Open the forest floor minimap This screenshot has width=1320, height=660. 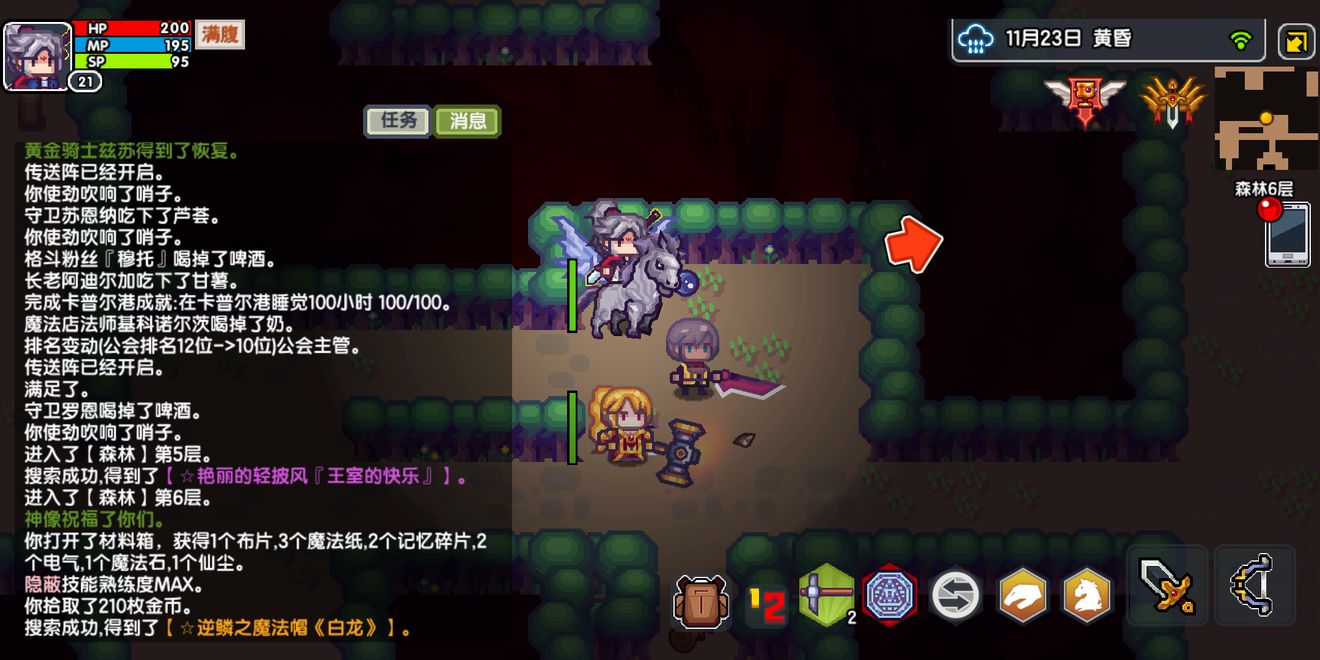(1265, 119)
